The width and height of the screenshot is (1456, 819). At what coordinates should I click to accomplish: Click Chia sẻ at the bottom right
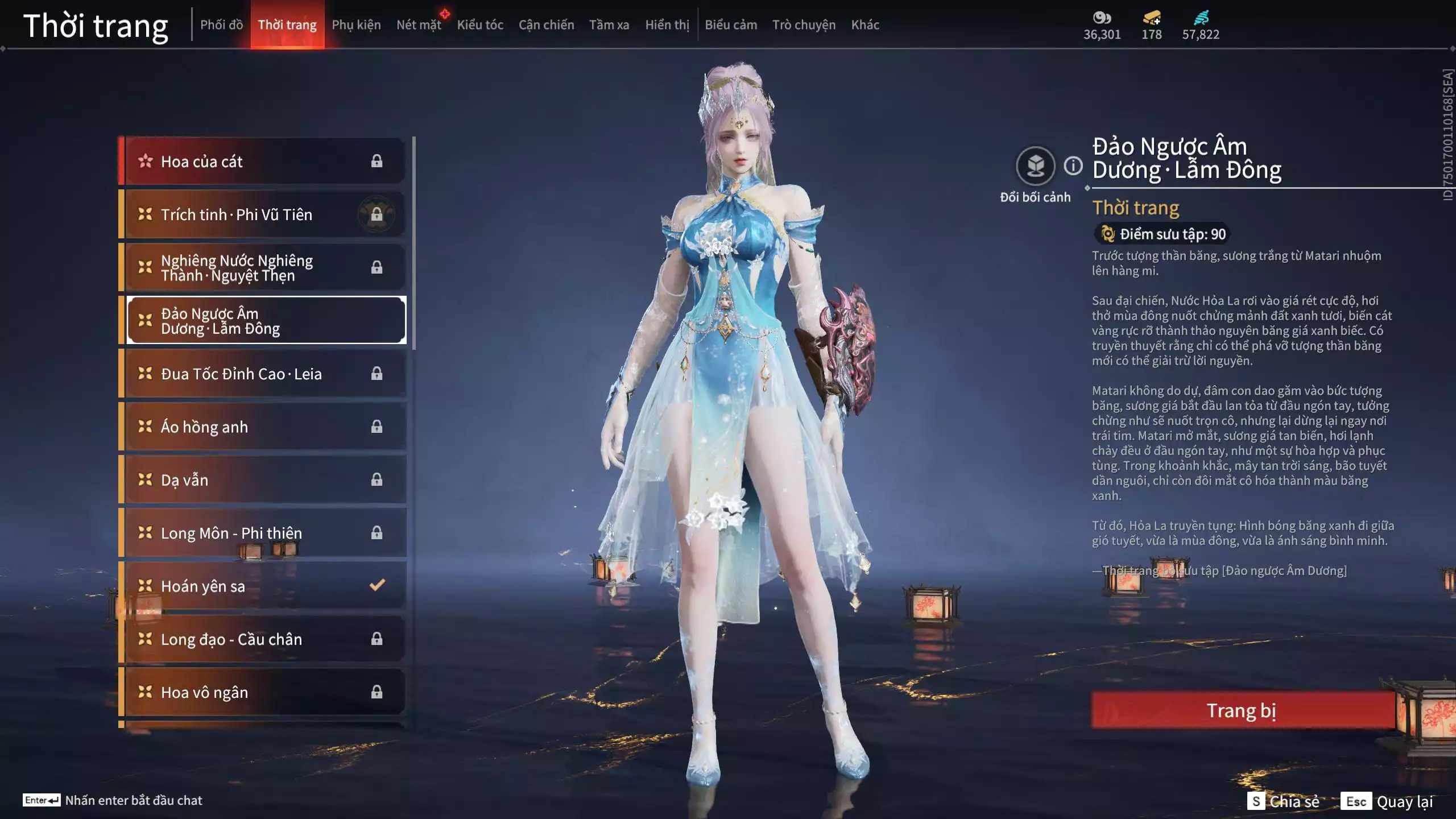[x=1283, y=803]
